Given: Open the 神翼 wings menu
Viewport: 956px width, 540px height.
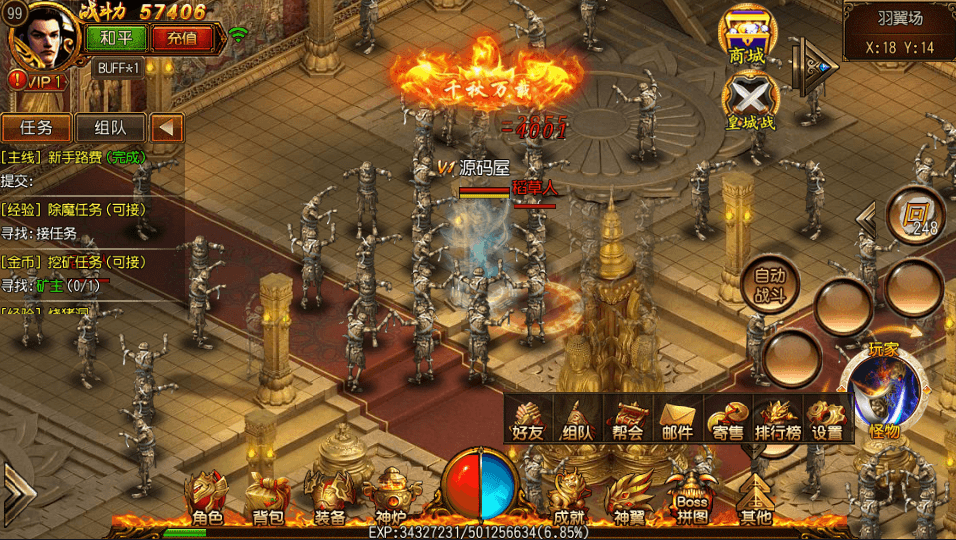Looking at the screenshot, I should pos(629,497).
